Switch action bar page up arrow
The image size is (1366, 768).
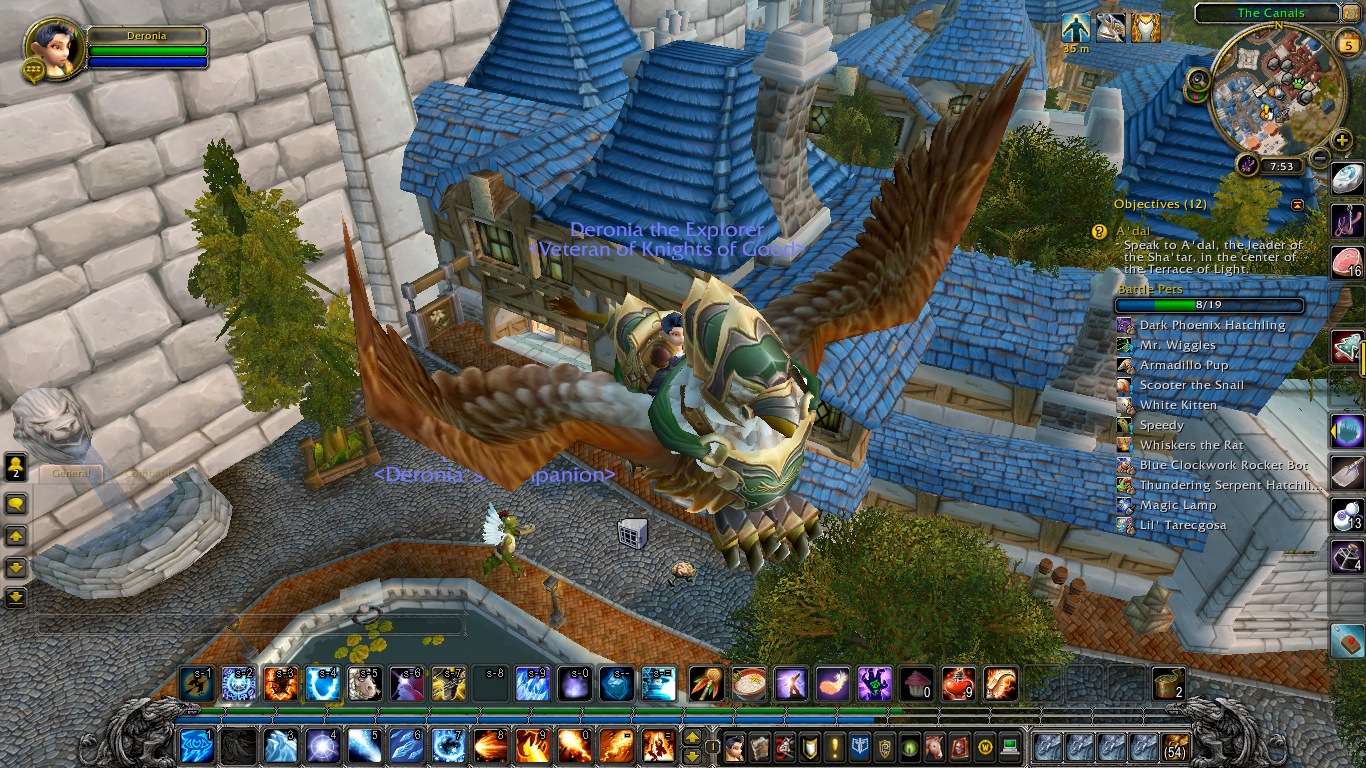click(691, 739)
